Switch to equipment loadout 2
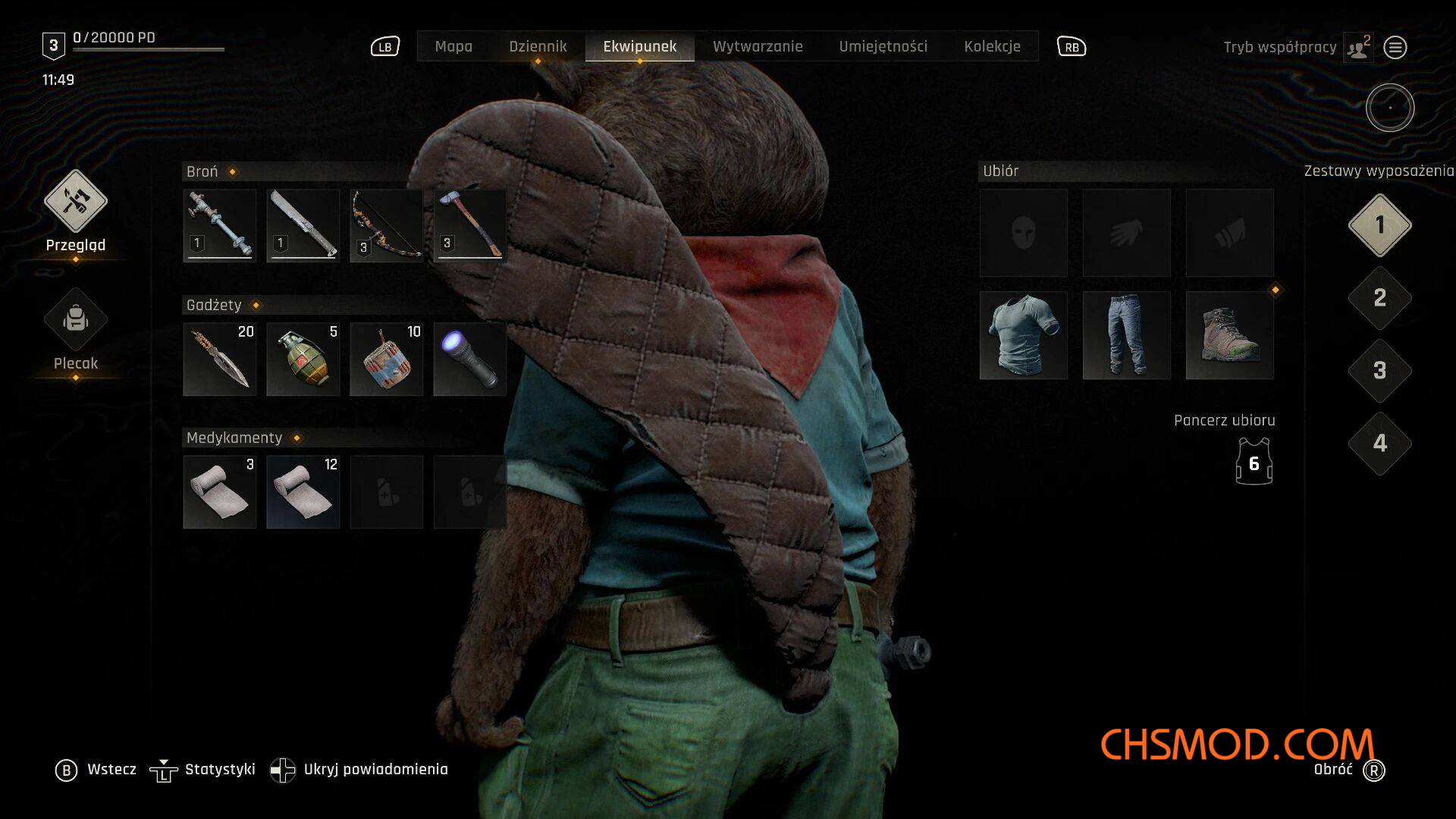1456x819 pixels. (1379, 298)
